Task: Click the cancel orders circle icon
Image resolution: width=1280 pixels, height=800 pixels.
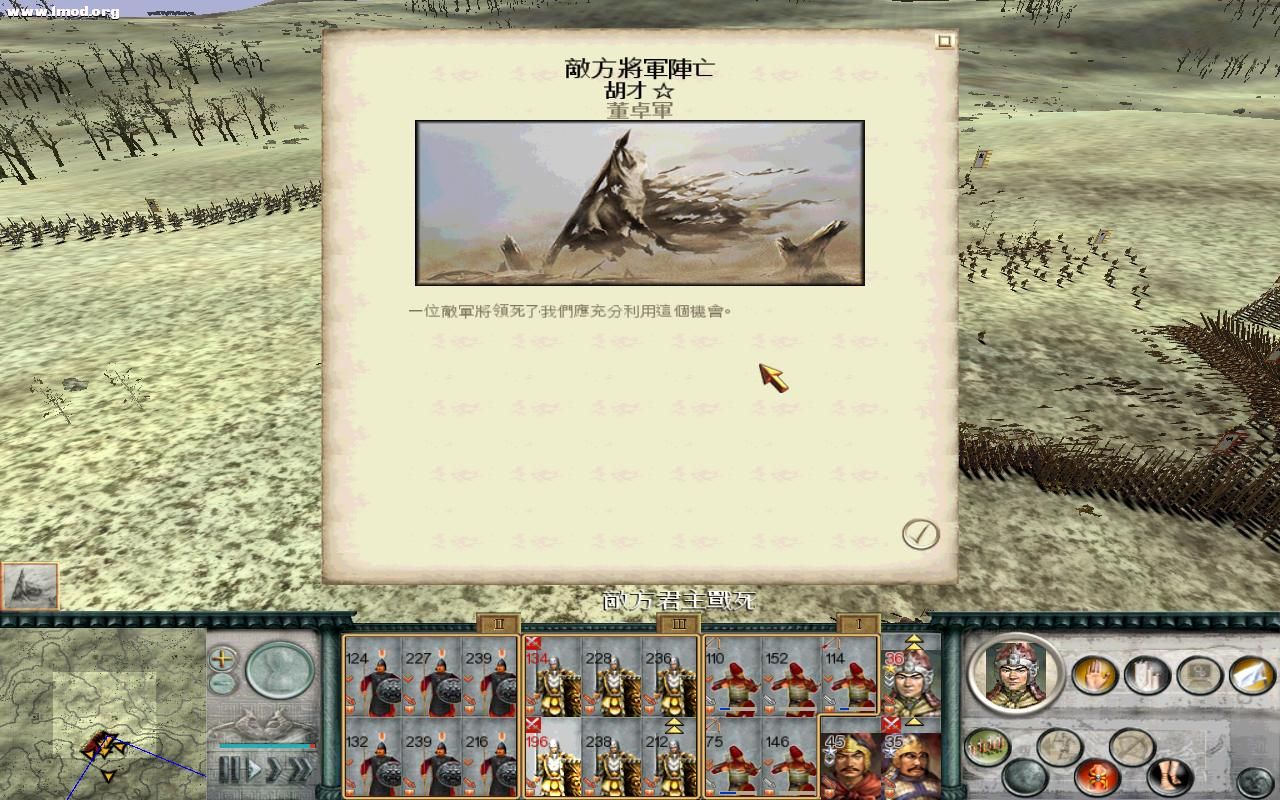Action: pos(1130,746)
